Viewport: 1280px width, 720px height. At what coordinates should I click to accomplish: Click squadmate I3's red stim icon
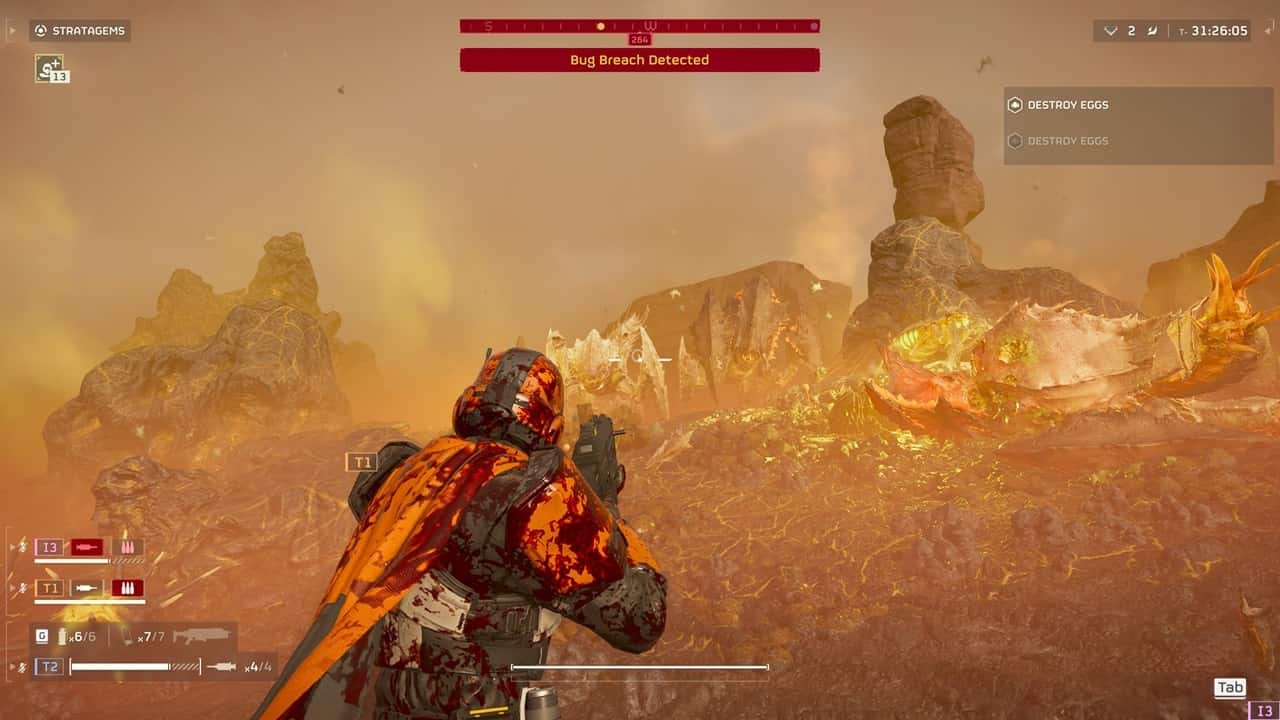(x=87, y=547)
